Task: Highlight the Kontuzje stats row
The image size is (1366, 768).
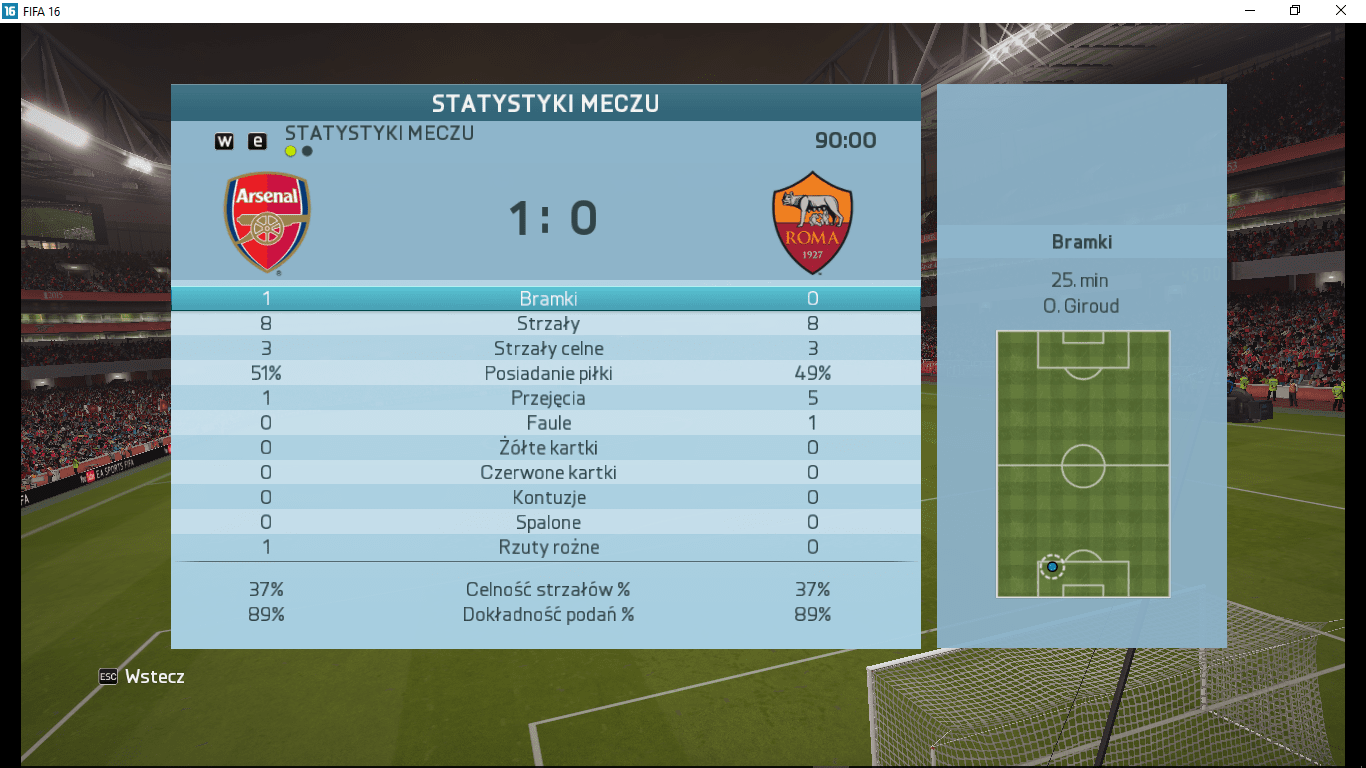Action: (x=547, y=498)
